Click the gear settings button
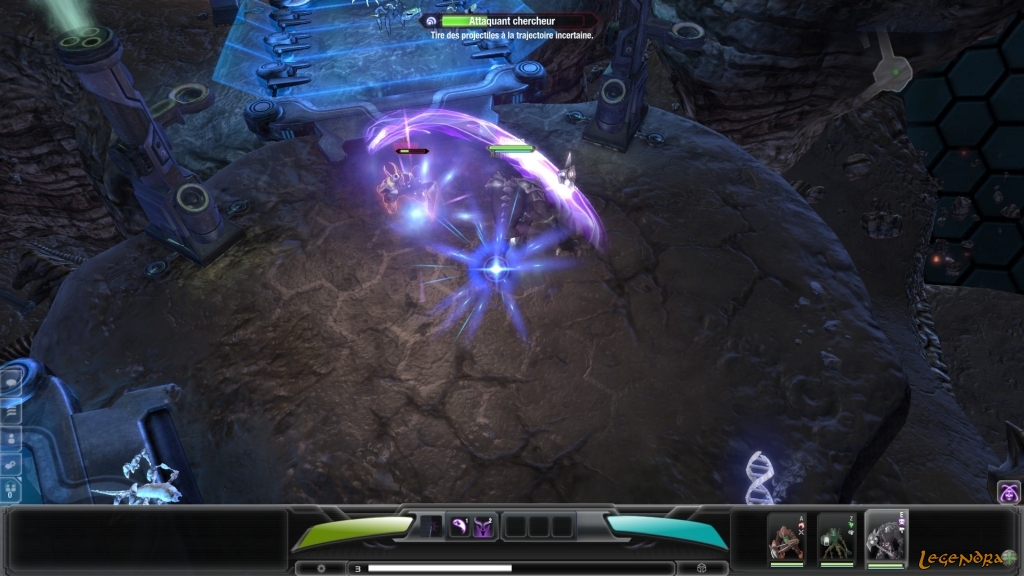The image size is (1024, 576). pyautogui.click(x=320, y=568)
